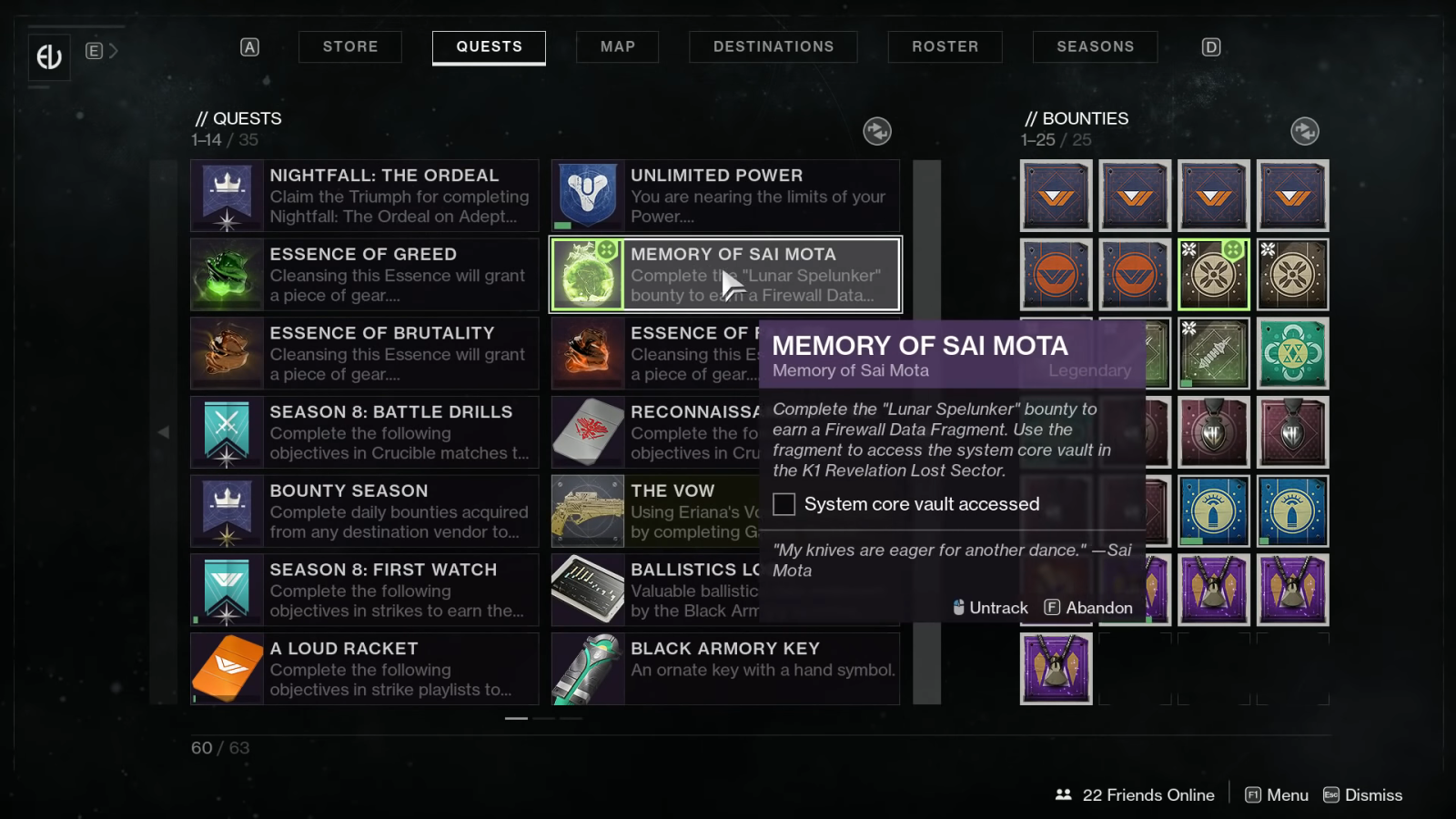Select the green-highlighted tracked bounty icon

pyautogui.click(x=1213, y=275)
